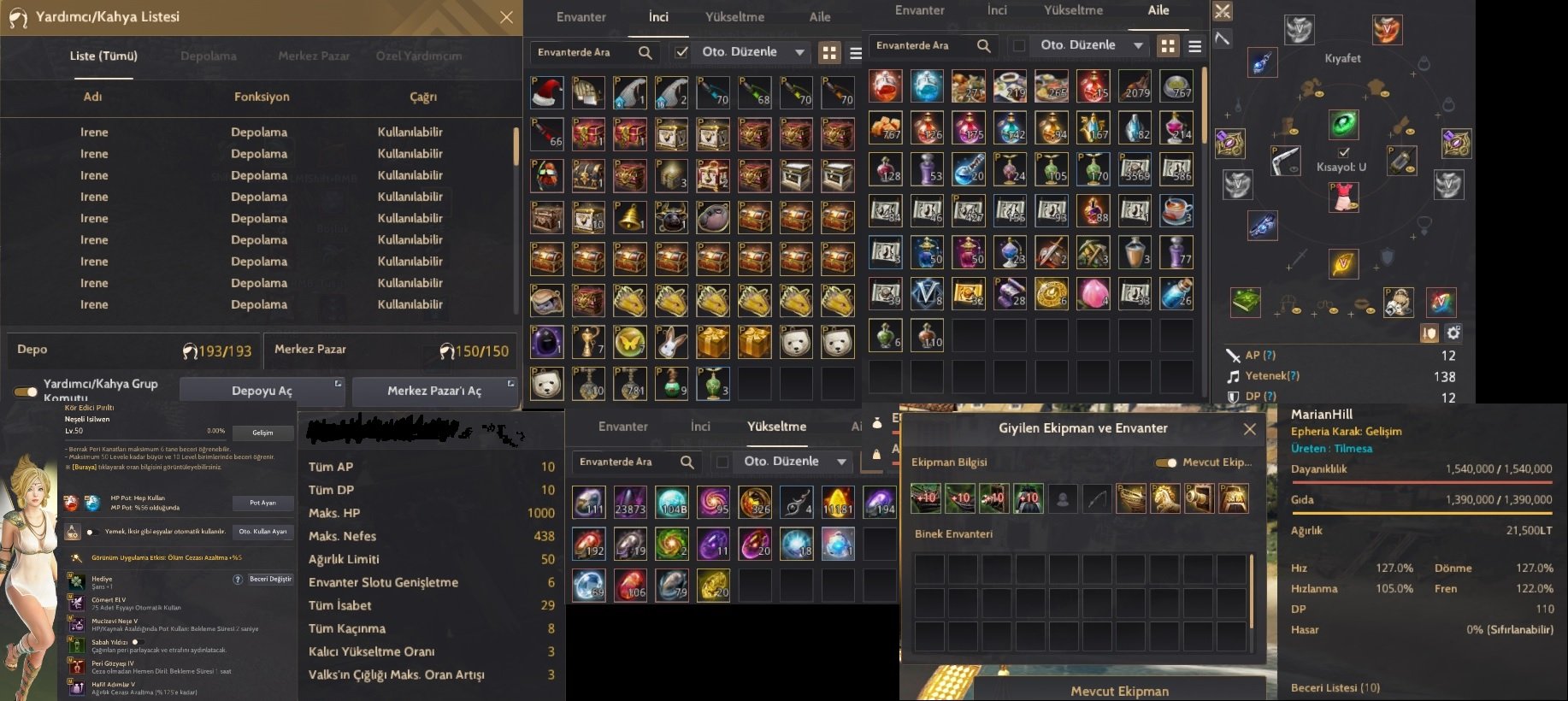Click the panda pet icon in Pearl inventory
Screen dimensions: 1568x701
(x=795, y=342)
